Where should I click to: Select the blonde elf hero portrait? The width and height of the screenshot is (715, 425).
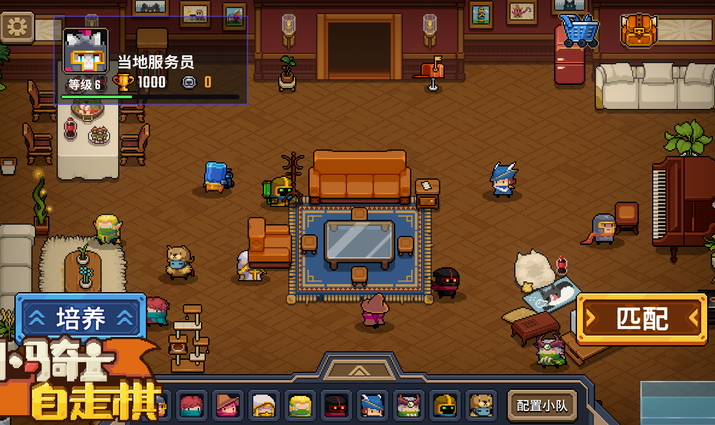pyautogui.click(x=300, y=405)
